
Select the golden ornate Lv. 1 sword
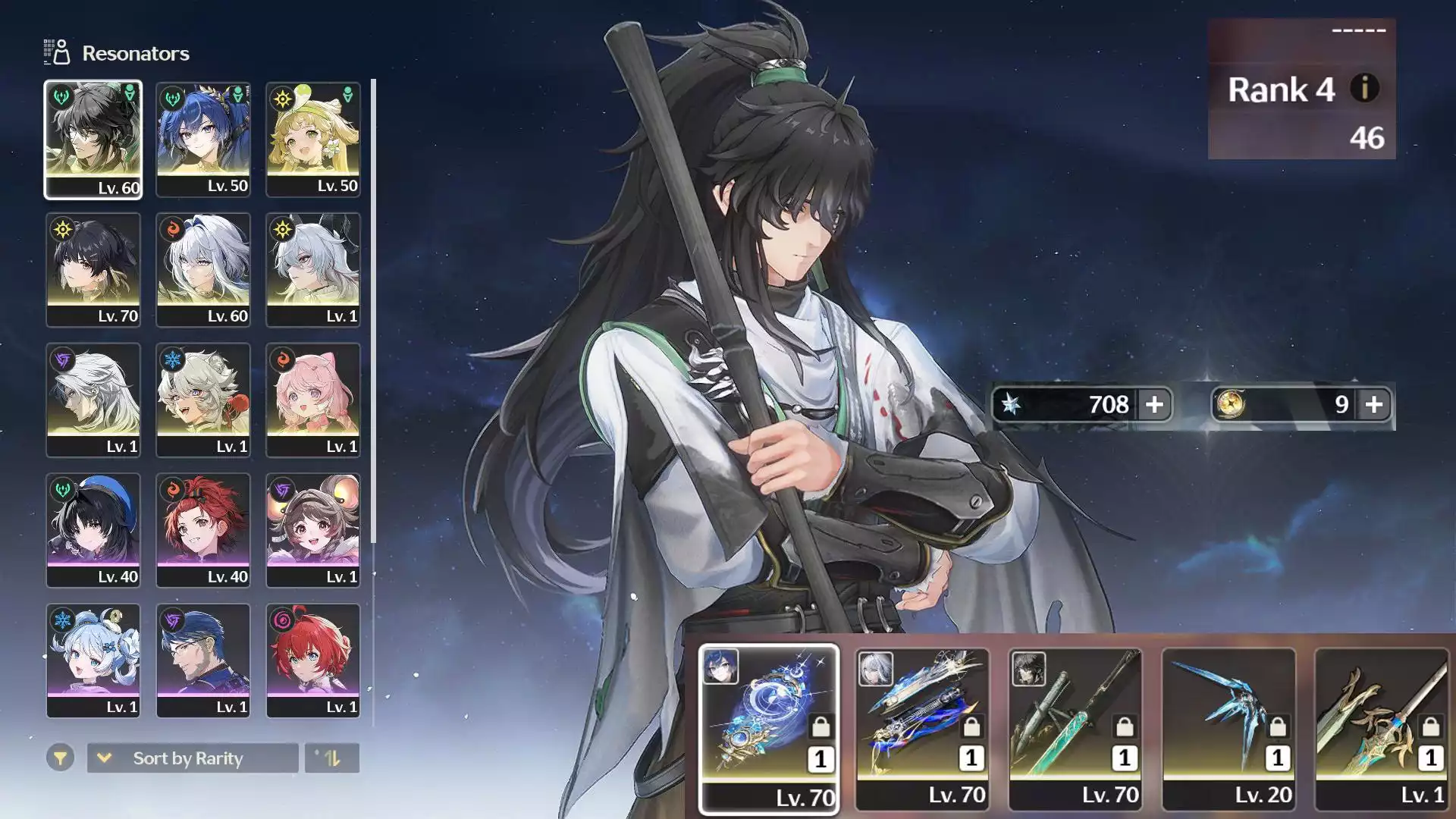1382,729
